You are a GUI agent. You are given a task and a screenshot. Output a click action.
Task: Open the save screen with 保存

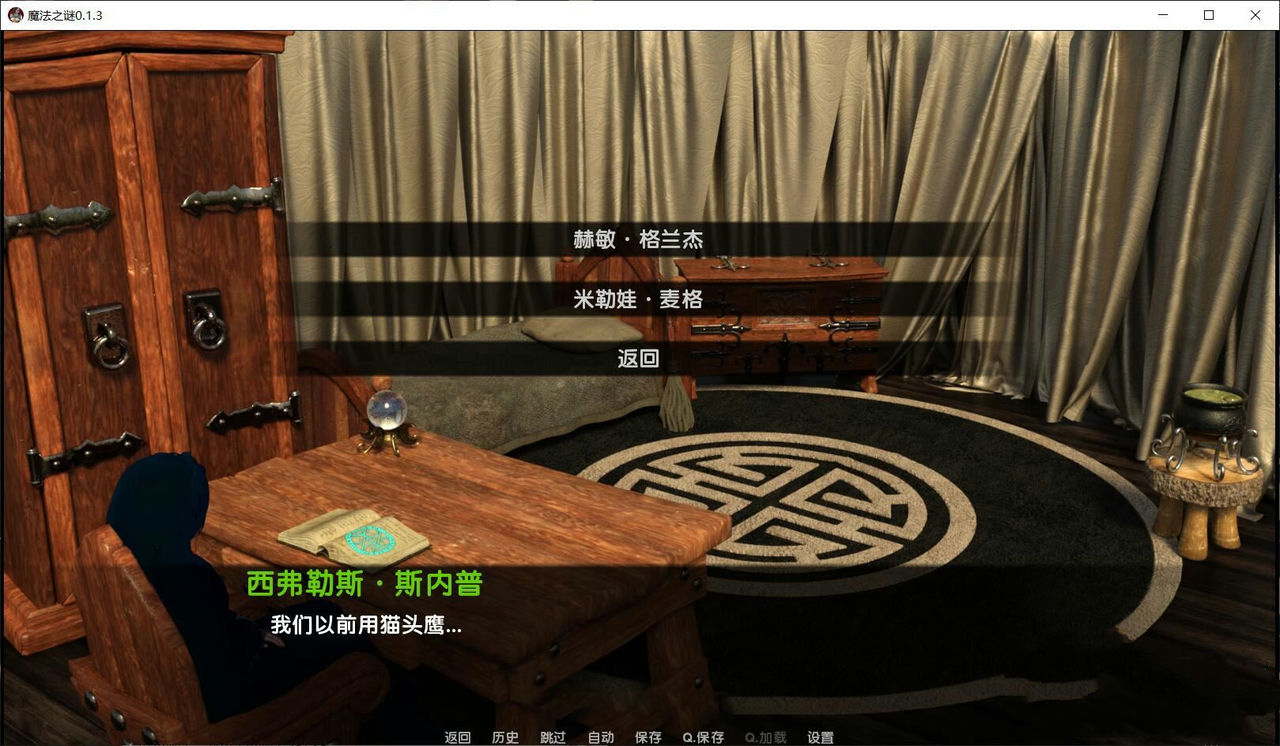648,737
